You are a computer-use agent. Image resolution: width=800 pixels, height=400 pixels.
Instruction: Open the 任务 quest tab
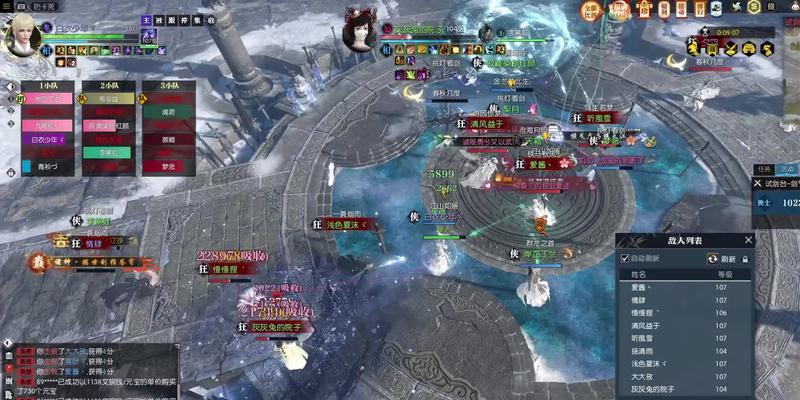click(x=763, y=169)
